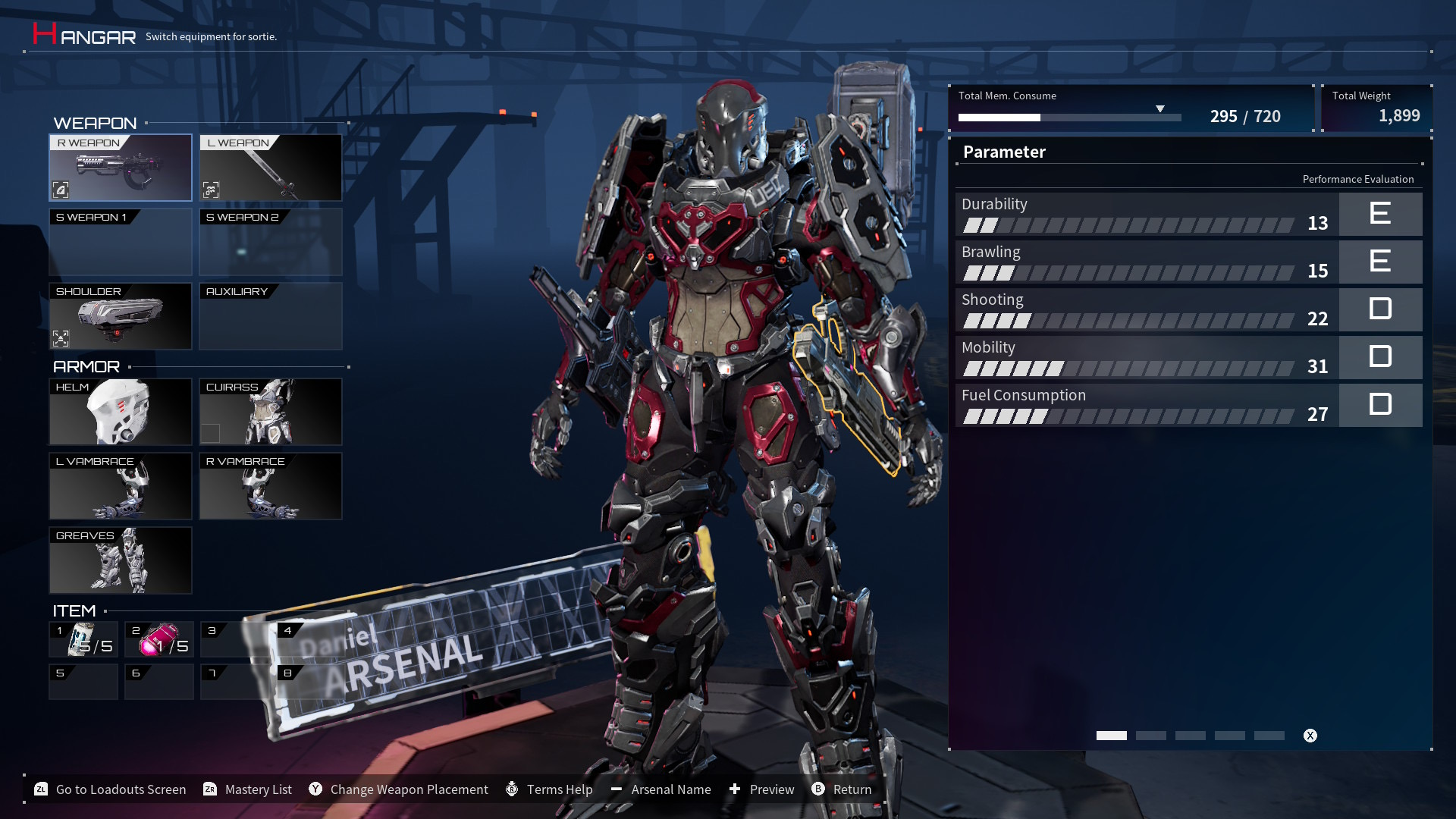
Task: Open the empty Auxiliary slot
Action: pyautogui.click(x=271, y=316)
